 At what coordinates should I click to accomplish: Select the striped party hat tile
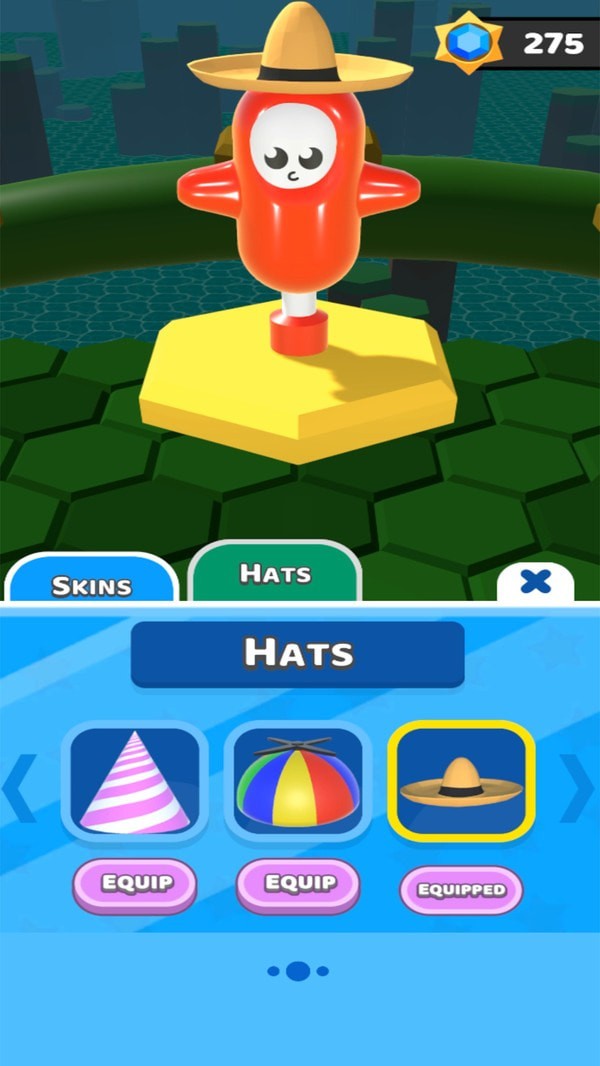[135, 781]
